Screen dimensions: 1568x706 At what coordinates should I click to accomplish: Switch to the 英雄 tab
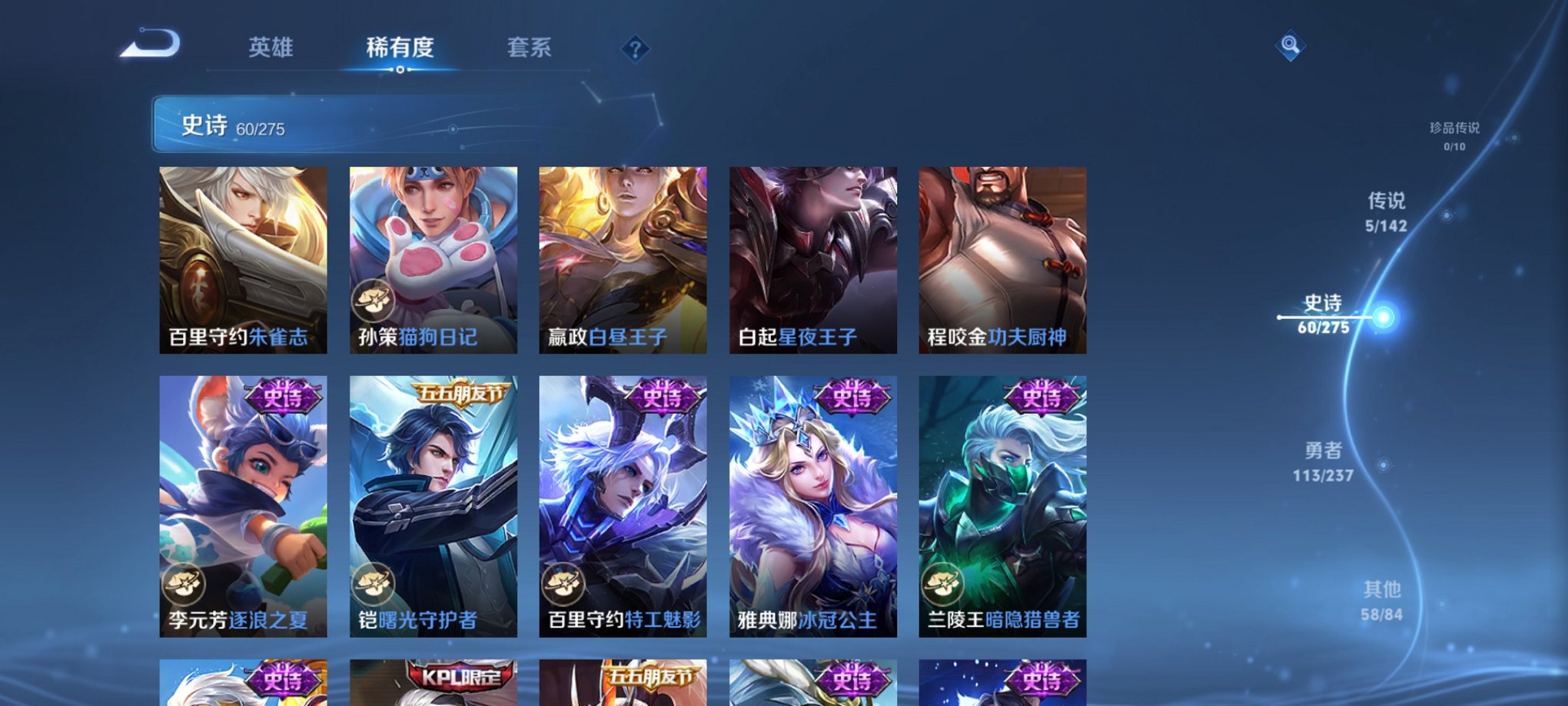271,48
